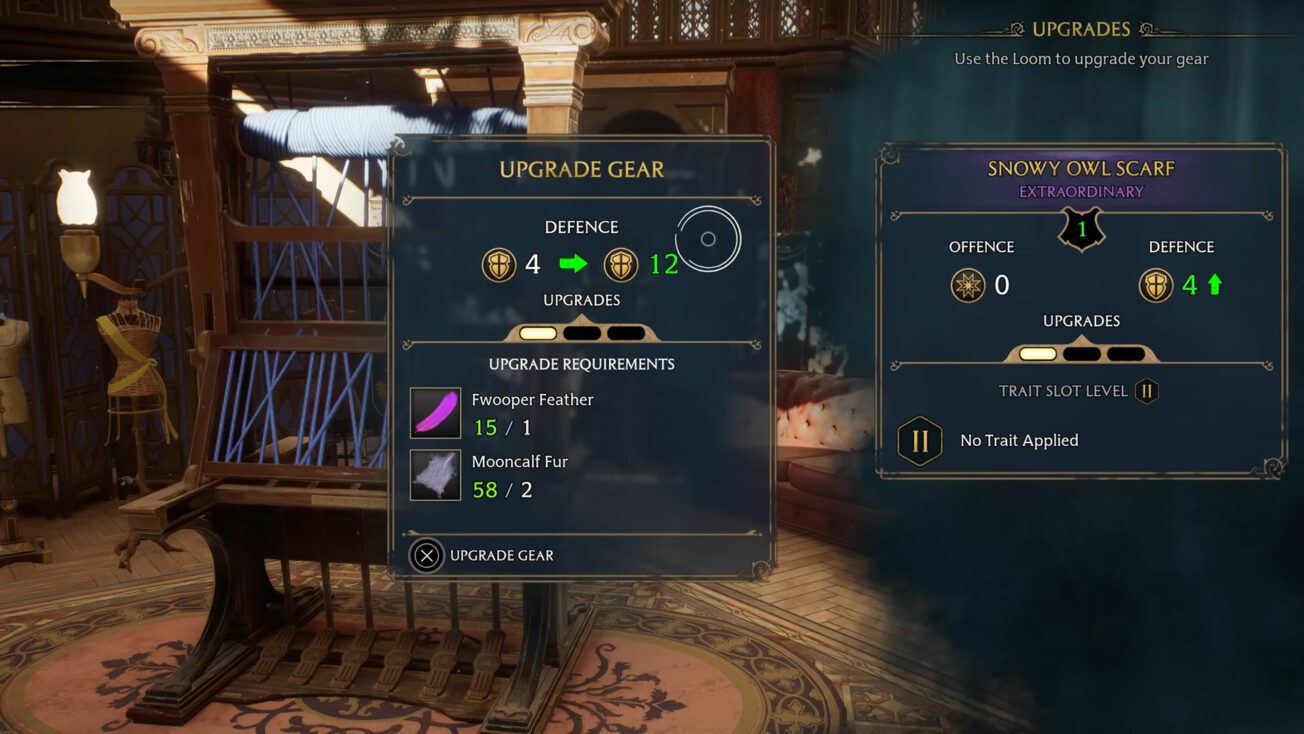Click the circular dial icon beside Defence stats

(x=710, y=237)
